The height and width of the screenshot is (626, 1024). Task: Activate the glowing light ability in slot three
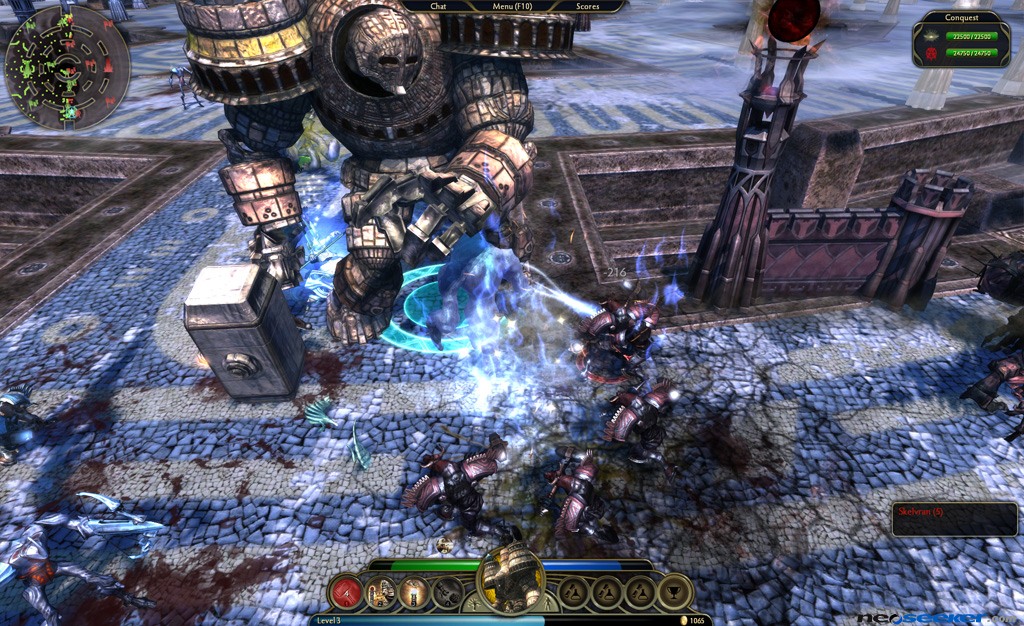click(413, 593)
